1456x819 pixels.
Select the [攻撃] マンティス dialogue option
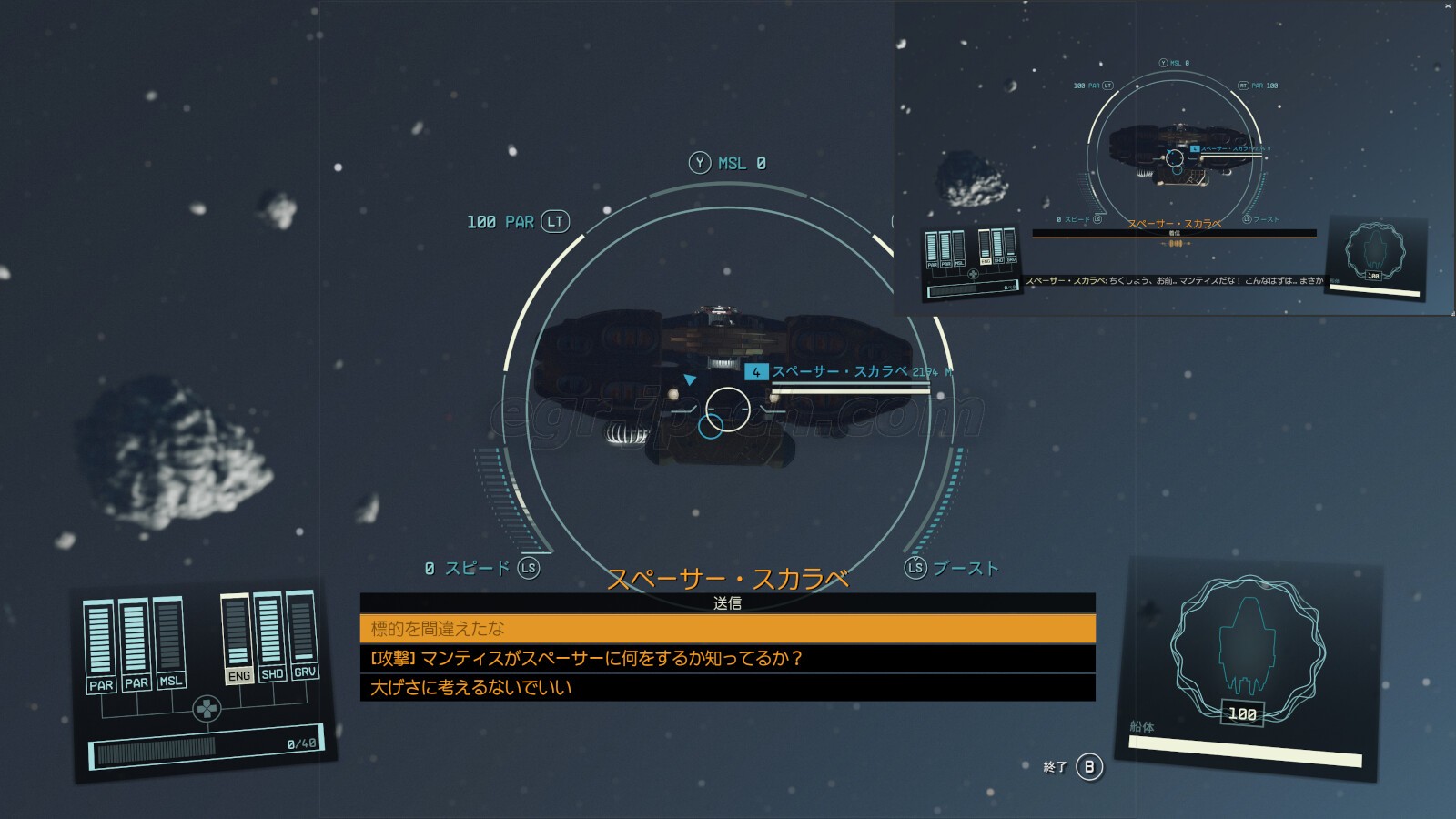click(x=727, y=658)
